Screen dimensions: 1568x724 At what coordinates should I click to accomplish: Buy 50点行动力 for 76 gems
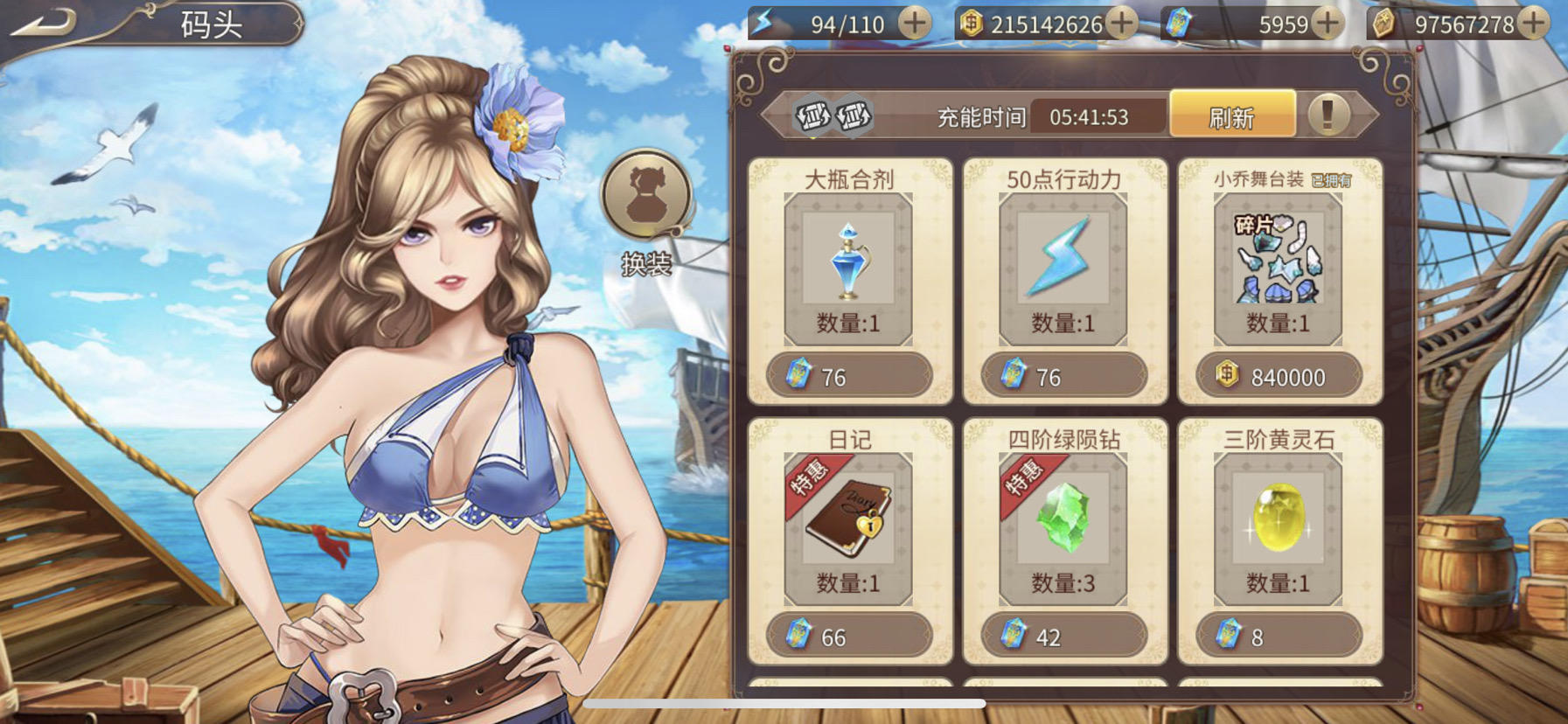click(x=1063, y=377)
